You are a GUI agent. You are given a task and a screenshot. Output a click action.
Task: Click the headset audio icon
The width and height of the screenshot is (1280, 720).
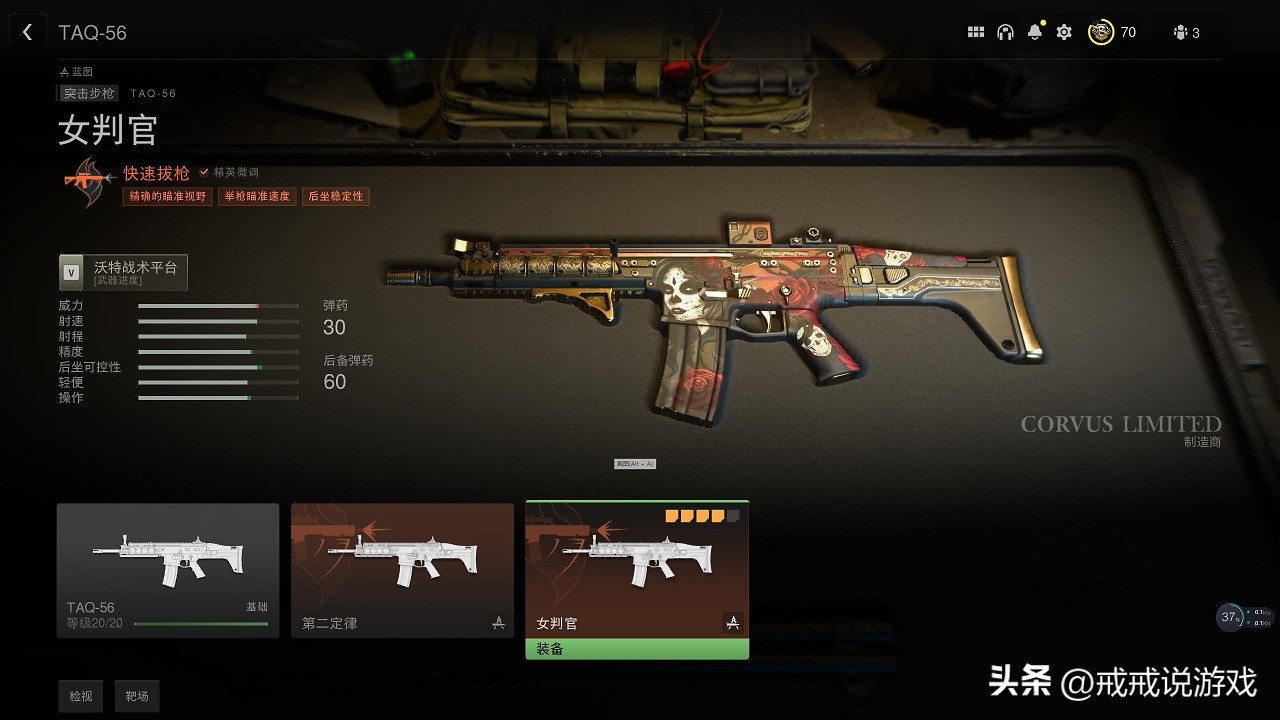[1006, 31]
